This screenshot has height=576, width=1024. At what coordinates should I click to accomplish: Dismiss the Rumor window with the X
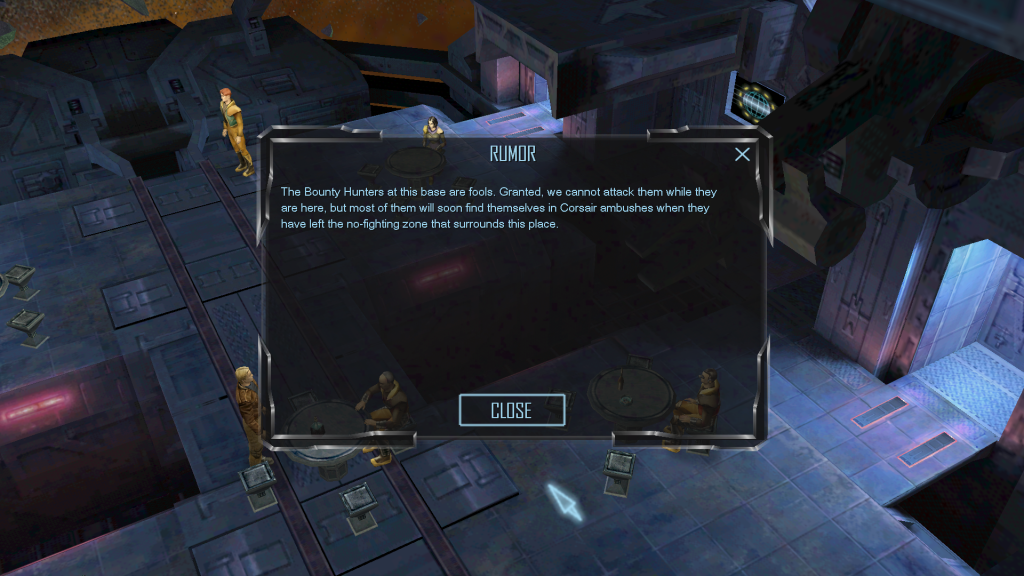[742, 154]
